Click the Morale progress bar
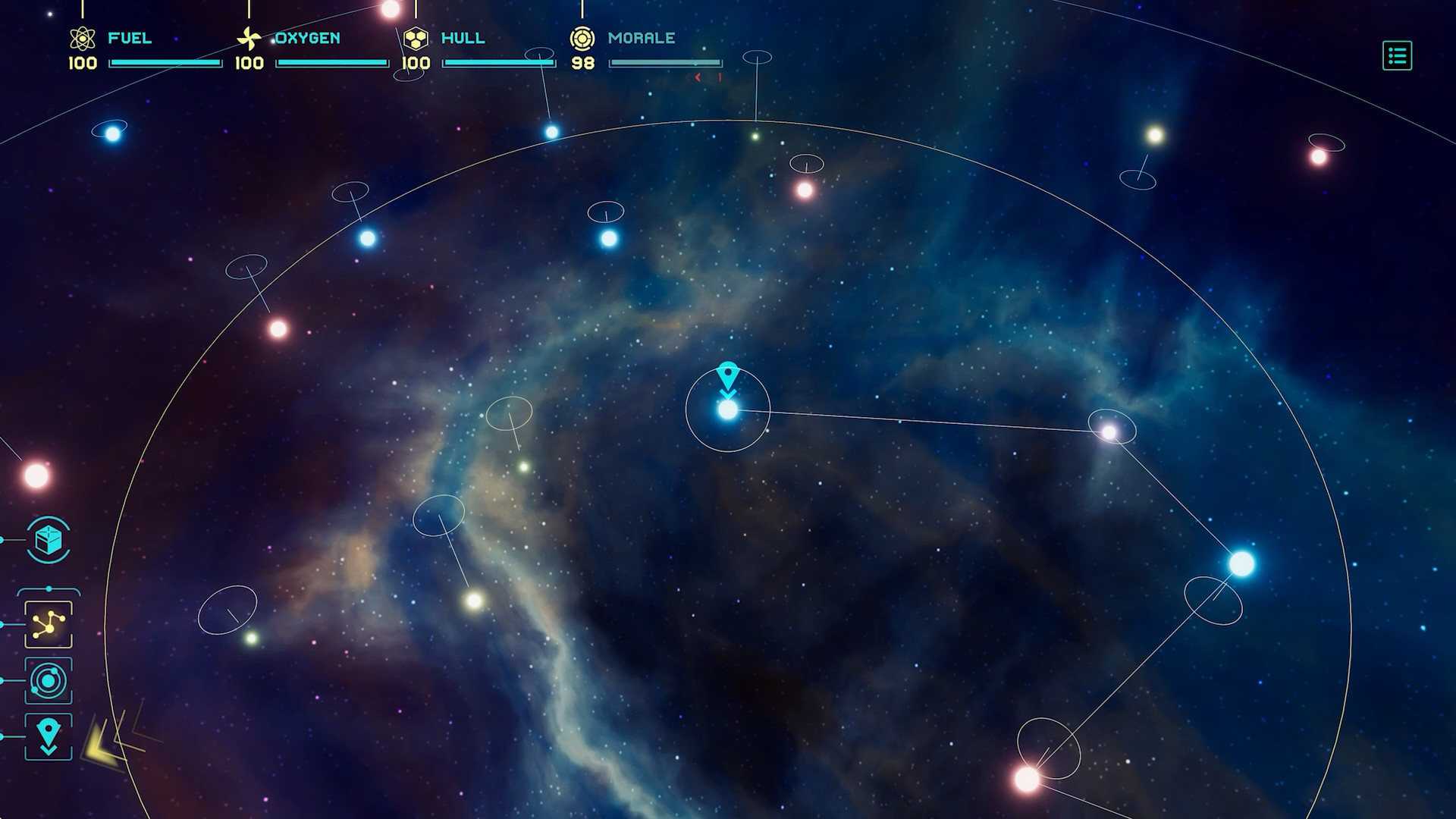Viewport: 1456px width, 819px height. [667, 63]
